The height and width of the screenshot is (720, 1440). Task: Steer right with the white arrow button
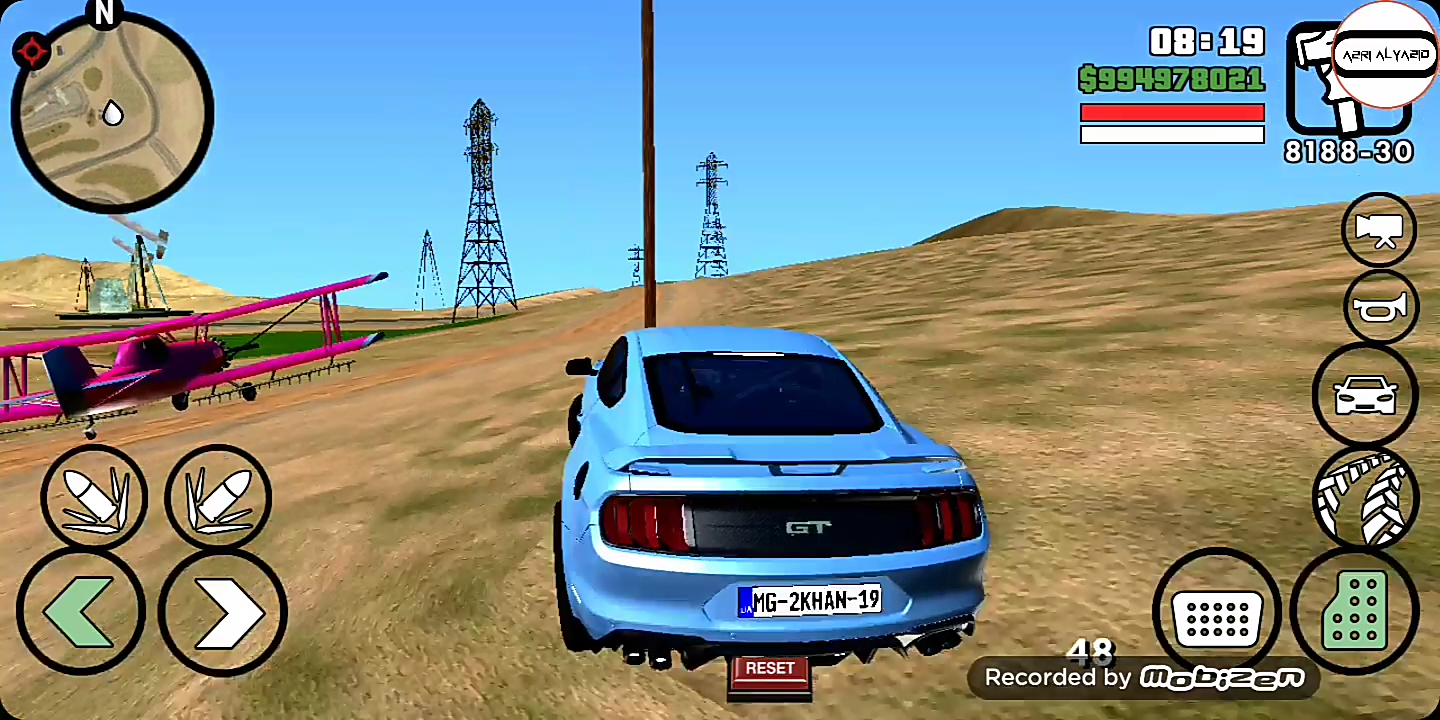point(223,611)
